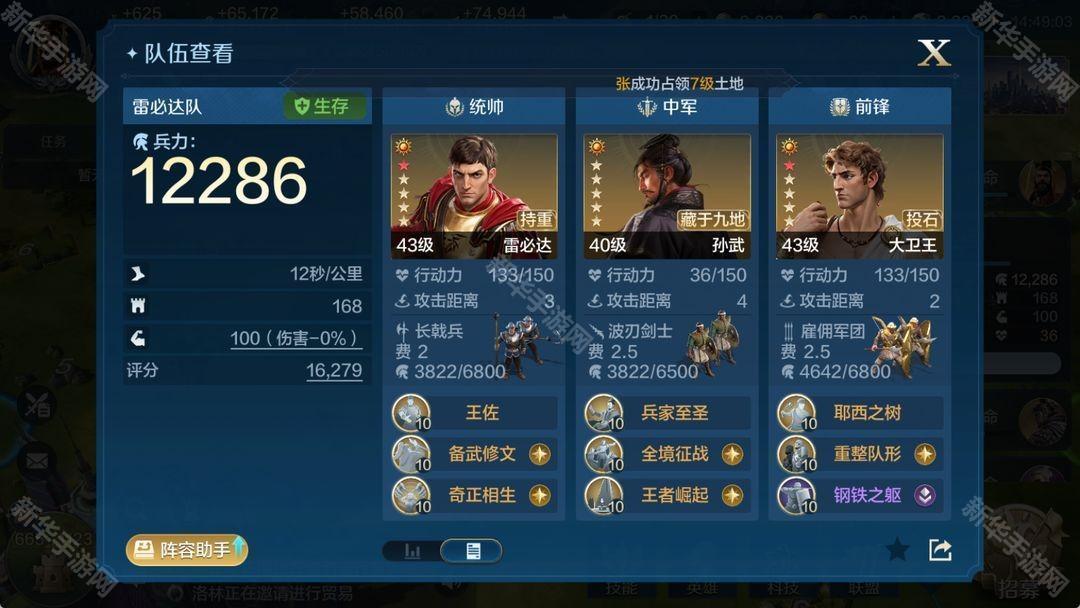View the 耶西之树 skill

859,413
